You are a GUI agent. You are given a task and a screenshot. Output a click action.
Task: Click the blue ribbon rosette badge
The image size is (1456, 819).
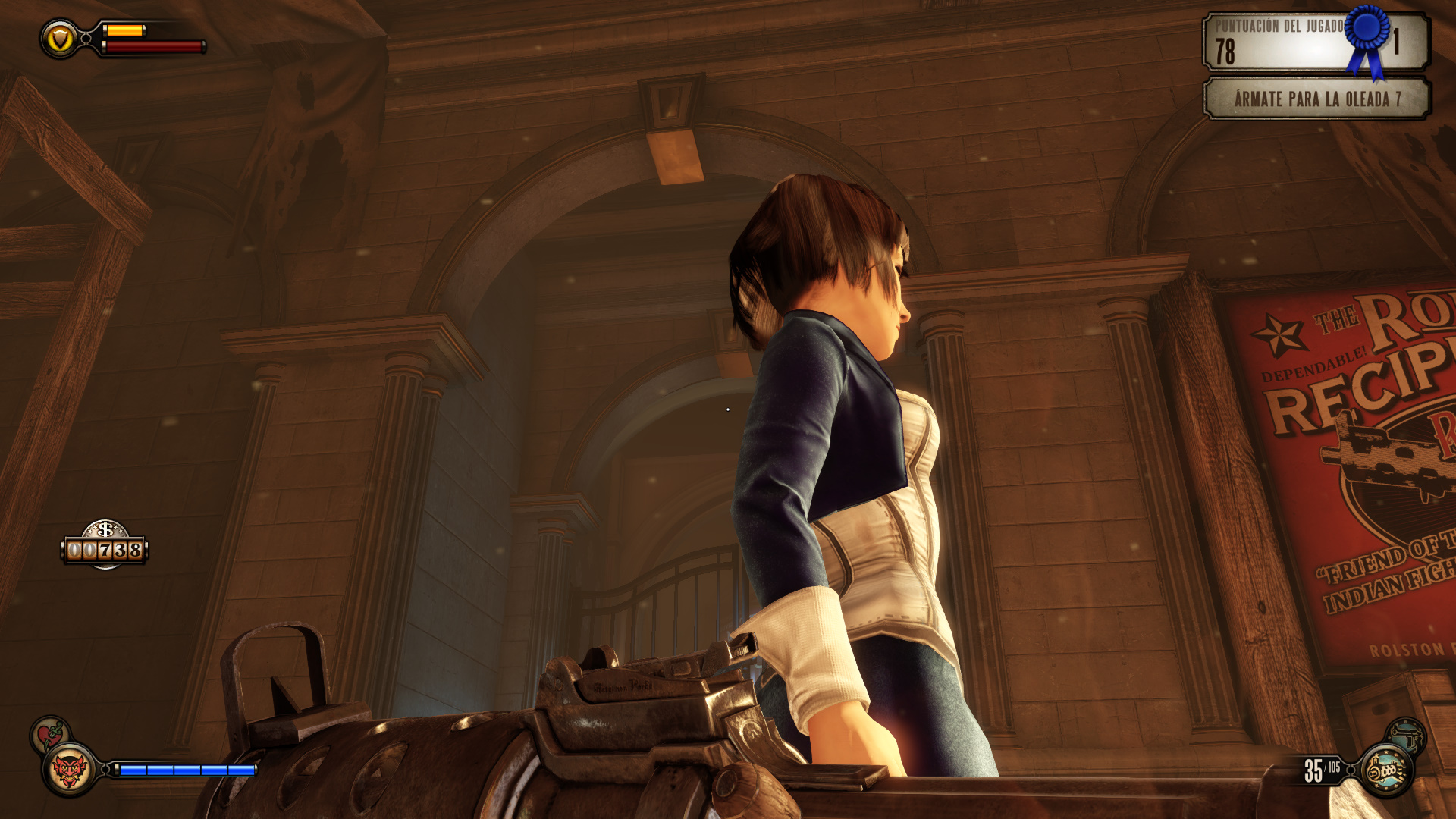(1368, 38)
